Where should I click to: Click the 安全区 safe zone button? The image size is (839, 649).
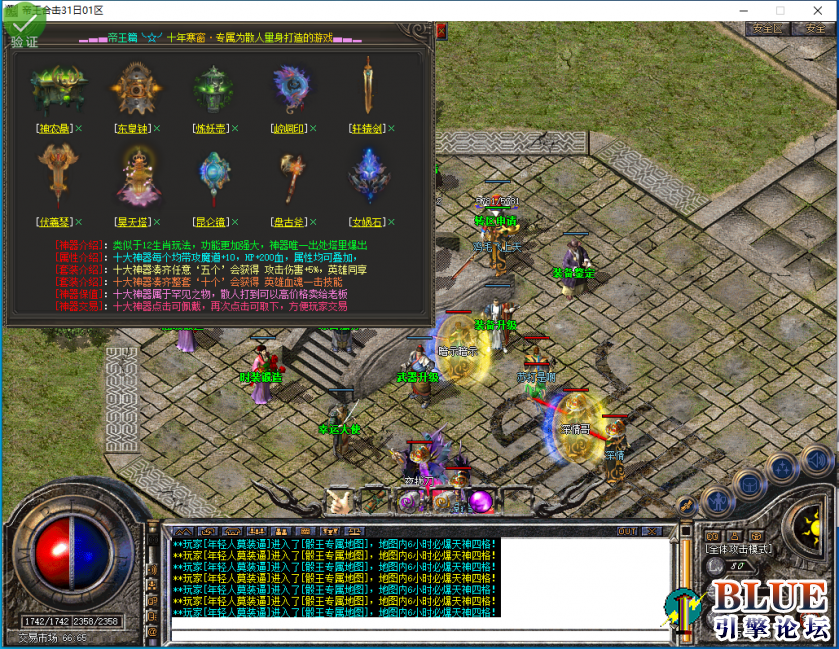click(x=769, y=29)
